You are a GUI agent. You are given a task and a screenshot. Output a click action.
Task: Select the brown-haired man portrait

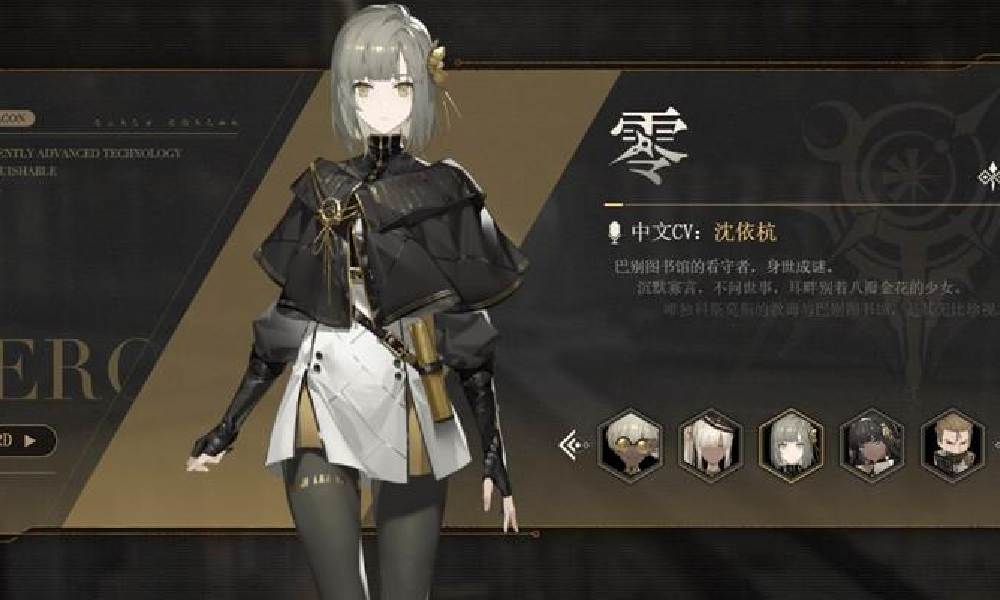(x=948, y=441)
